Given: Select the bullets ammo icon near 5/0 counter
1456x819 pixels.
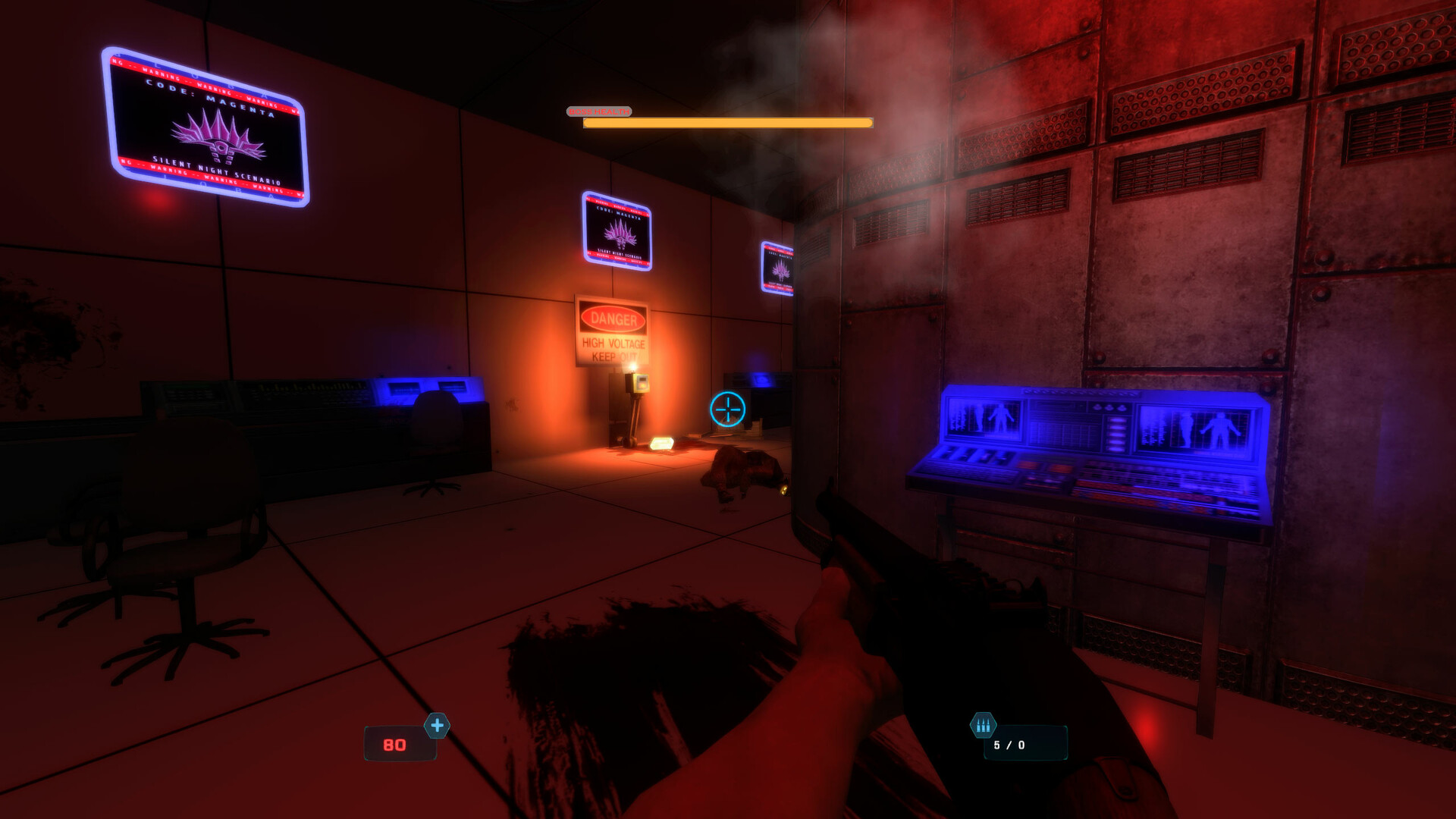Looking at the screenshot, I should [x=984, y=724].
